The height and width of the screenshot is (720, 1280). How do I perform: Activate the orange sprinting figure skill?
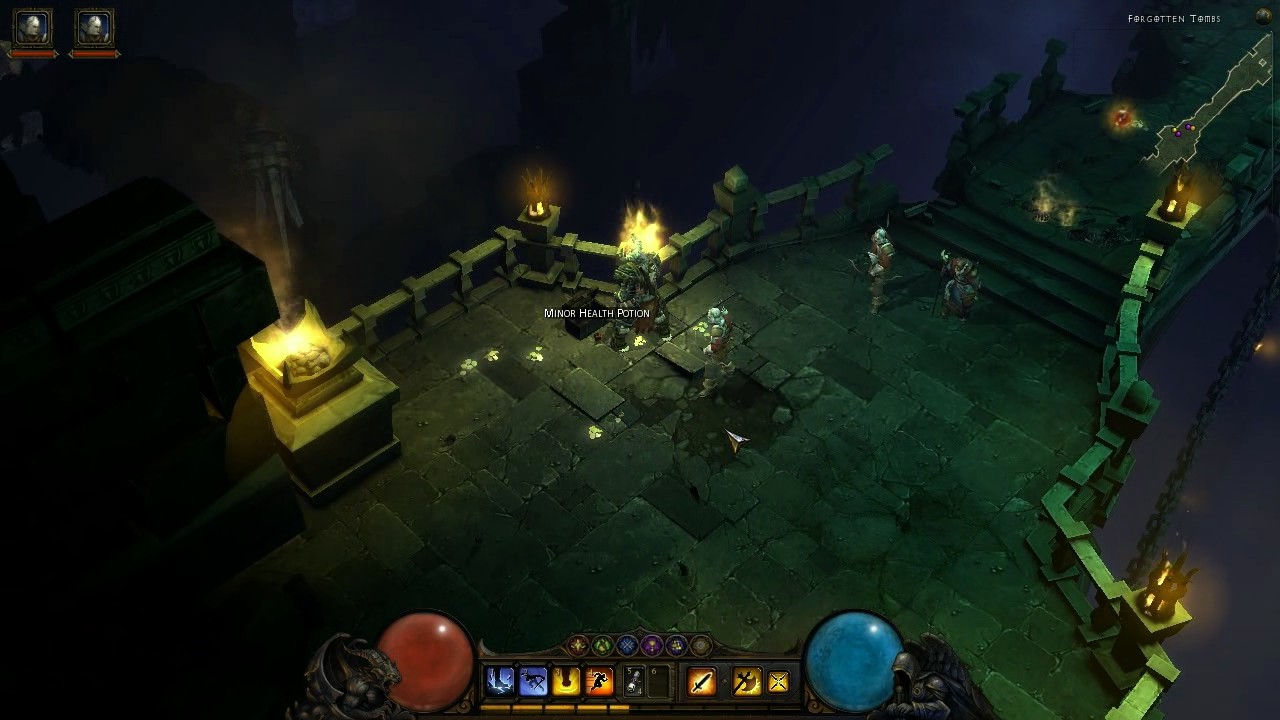coord(599,681)
